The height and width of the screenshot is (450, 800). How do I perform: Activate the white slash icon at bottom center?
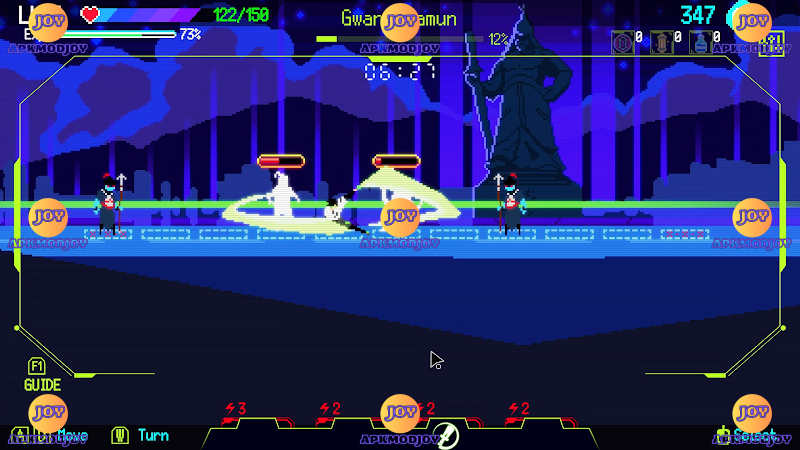[x=447, y=436]
